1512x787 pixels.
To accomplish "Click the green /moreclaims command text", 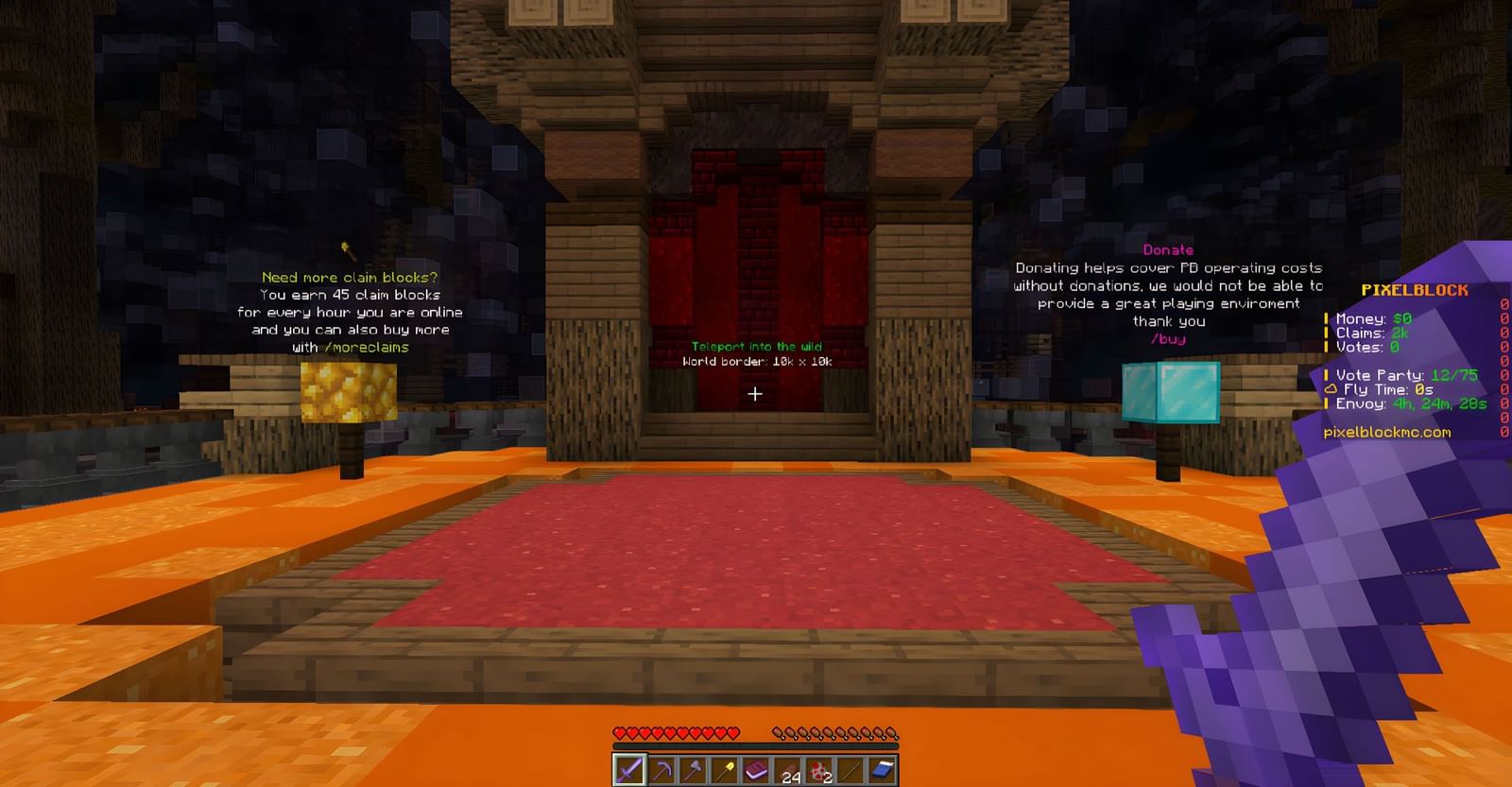I will [367, 347].
